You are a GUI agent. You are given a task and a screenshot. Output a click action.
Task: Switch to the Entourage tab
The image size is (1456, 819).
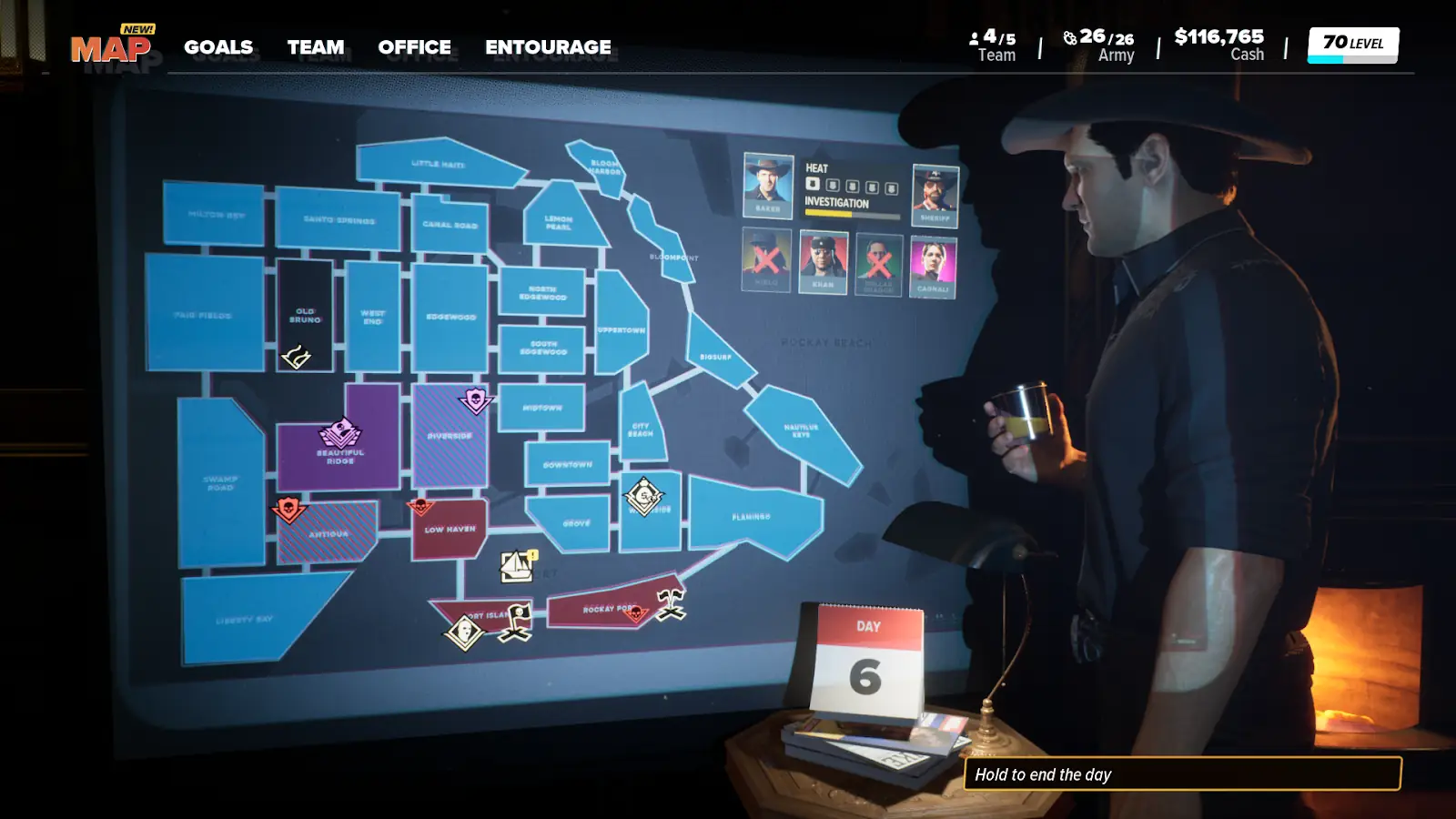(548, 47)
